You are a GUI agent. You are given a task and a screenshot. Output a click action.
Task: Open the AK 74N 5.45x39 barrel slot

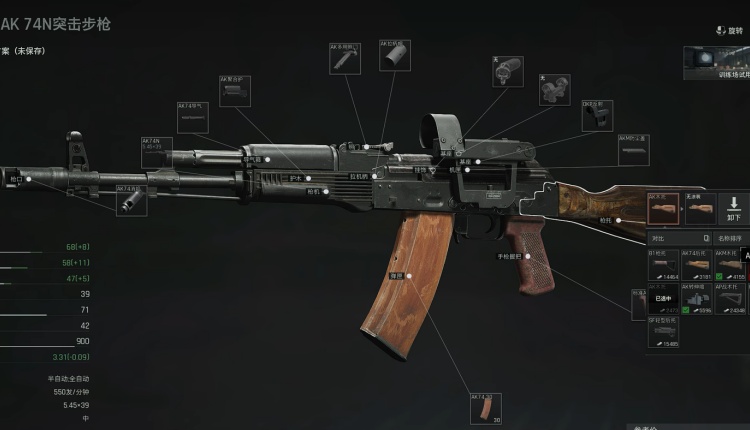pos(157,152)
